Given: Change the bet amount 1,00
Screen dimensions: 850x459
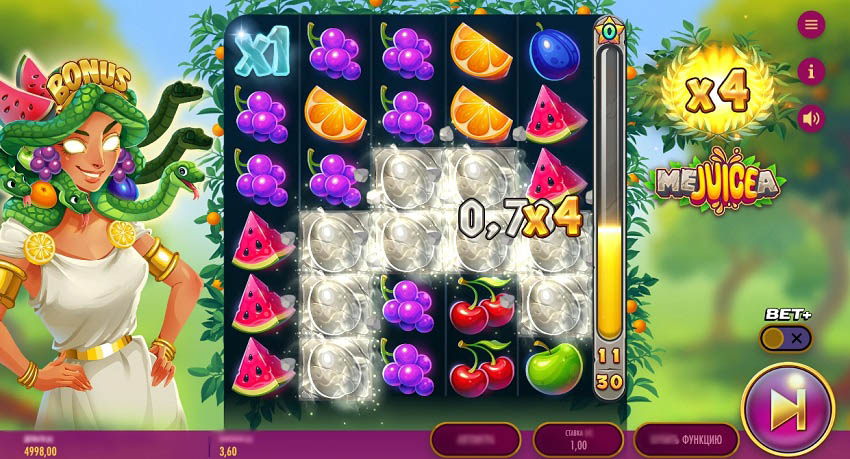Looking at the screenshot, I should point(578,439).
